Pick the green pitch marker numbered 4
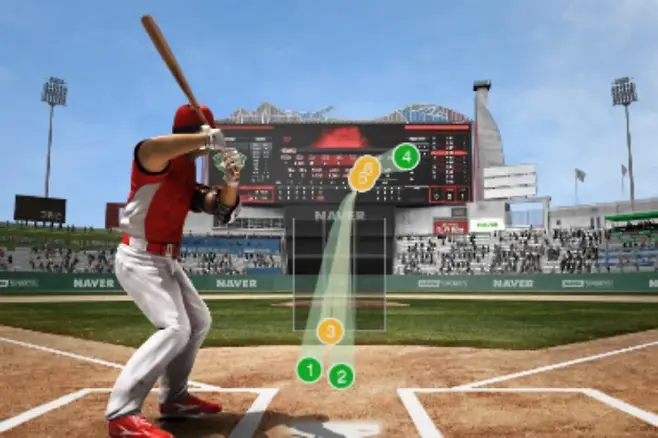Screen dimensions: 658x438 click(405, 156)
